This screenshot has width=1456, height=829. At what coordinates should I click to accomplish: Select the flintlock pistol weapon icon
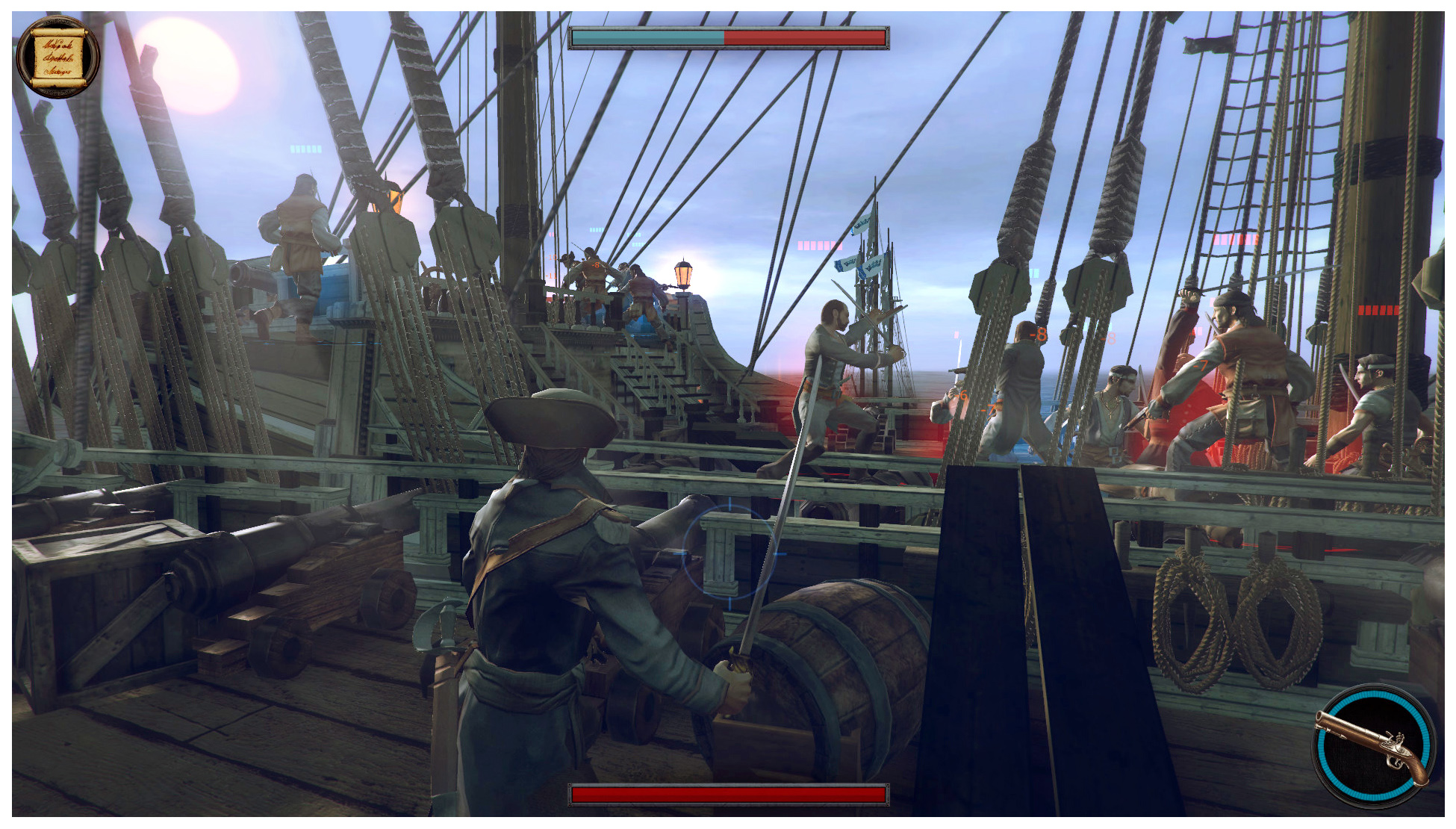1373,747
